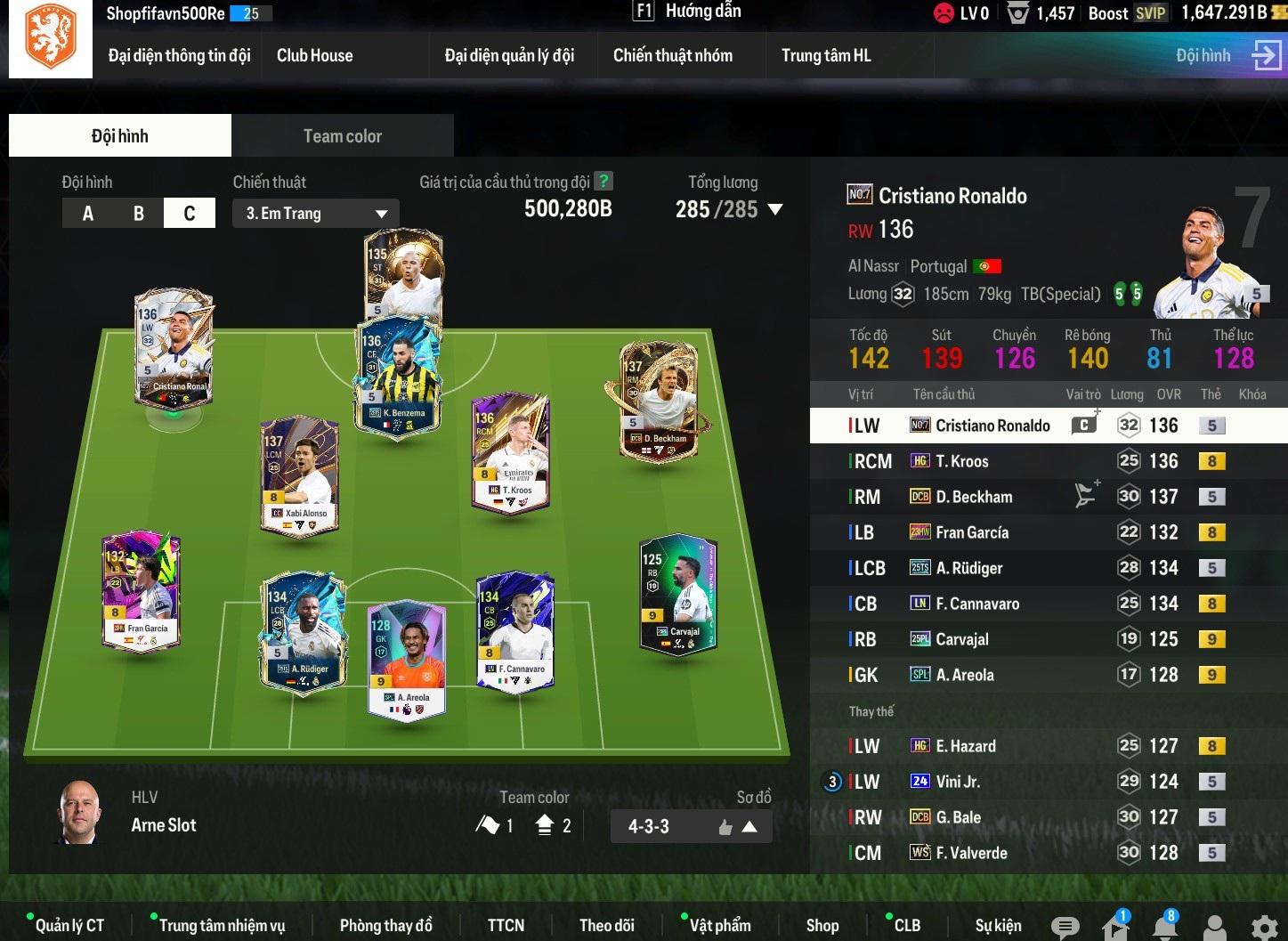Open the Club House menu

[314, 55]
